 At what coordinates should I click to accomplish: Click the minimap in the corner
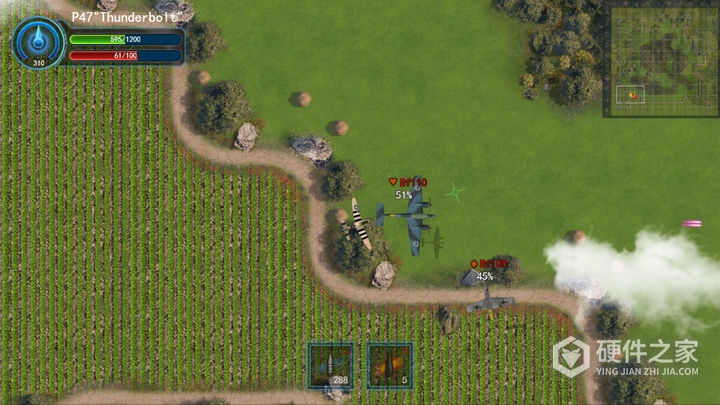tap(660, 60)
